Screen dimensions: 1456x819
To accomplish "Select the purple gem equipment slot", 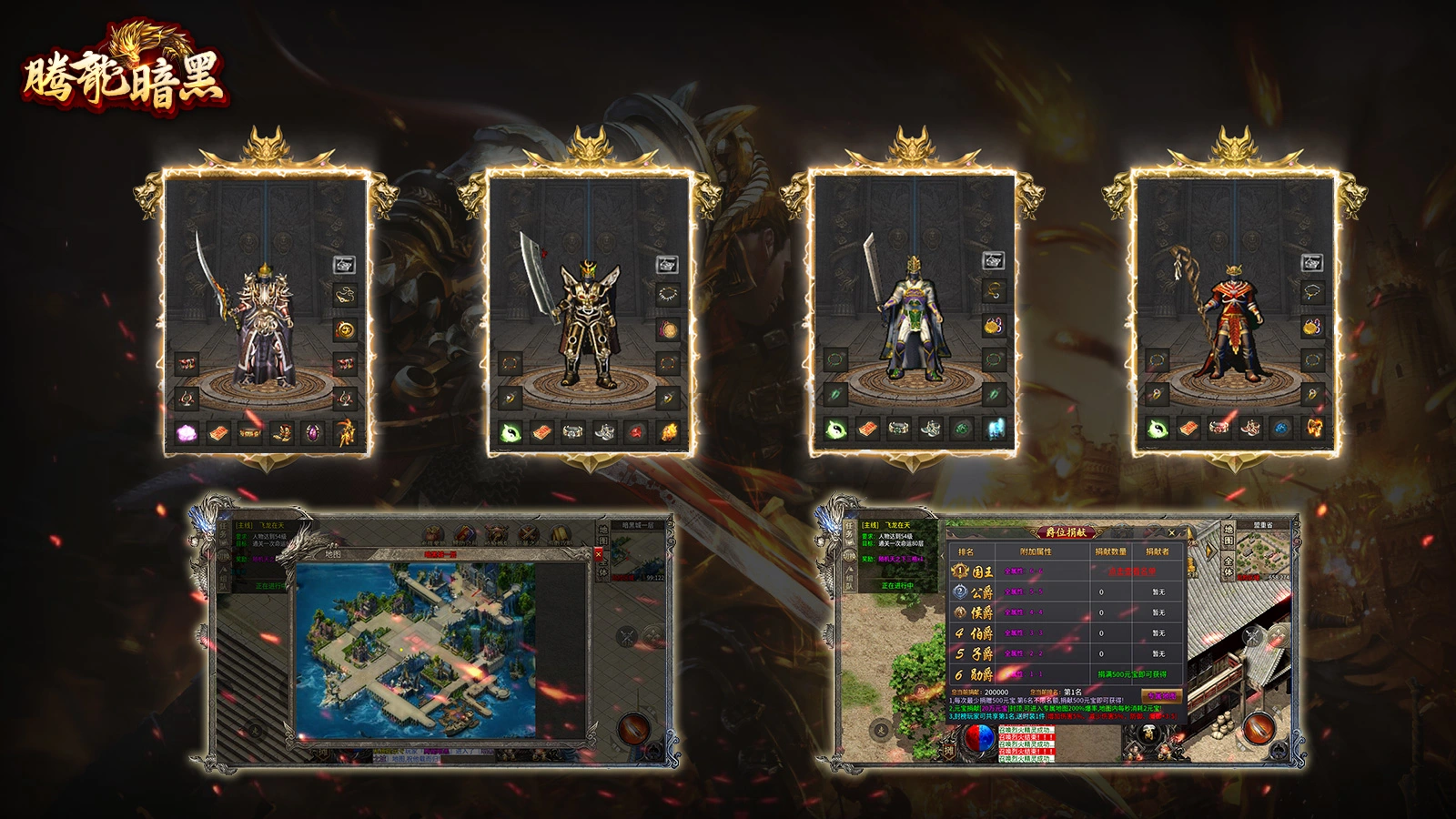I will (313, 433).
